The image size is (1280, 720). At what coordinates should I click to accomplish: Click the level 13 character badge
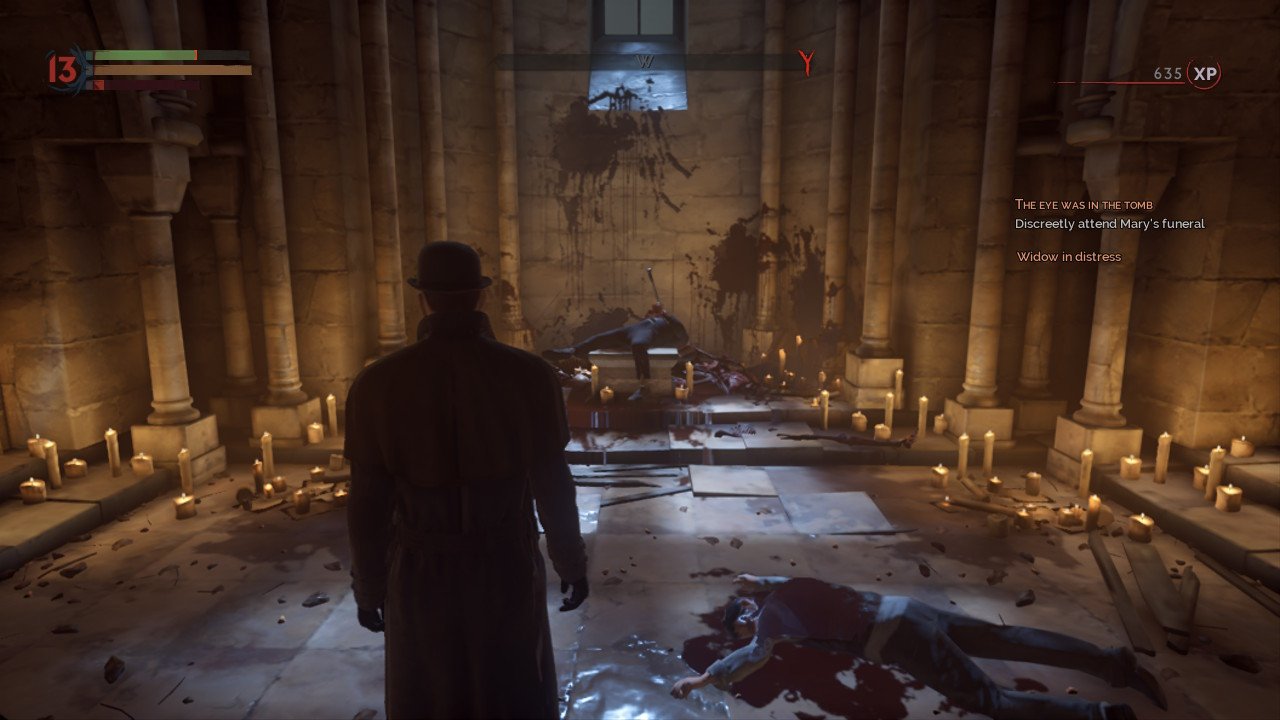[x=62, y=70]
